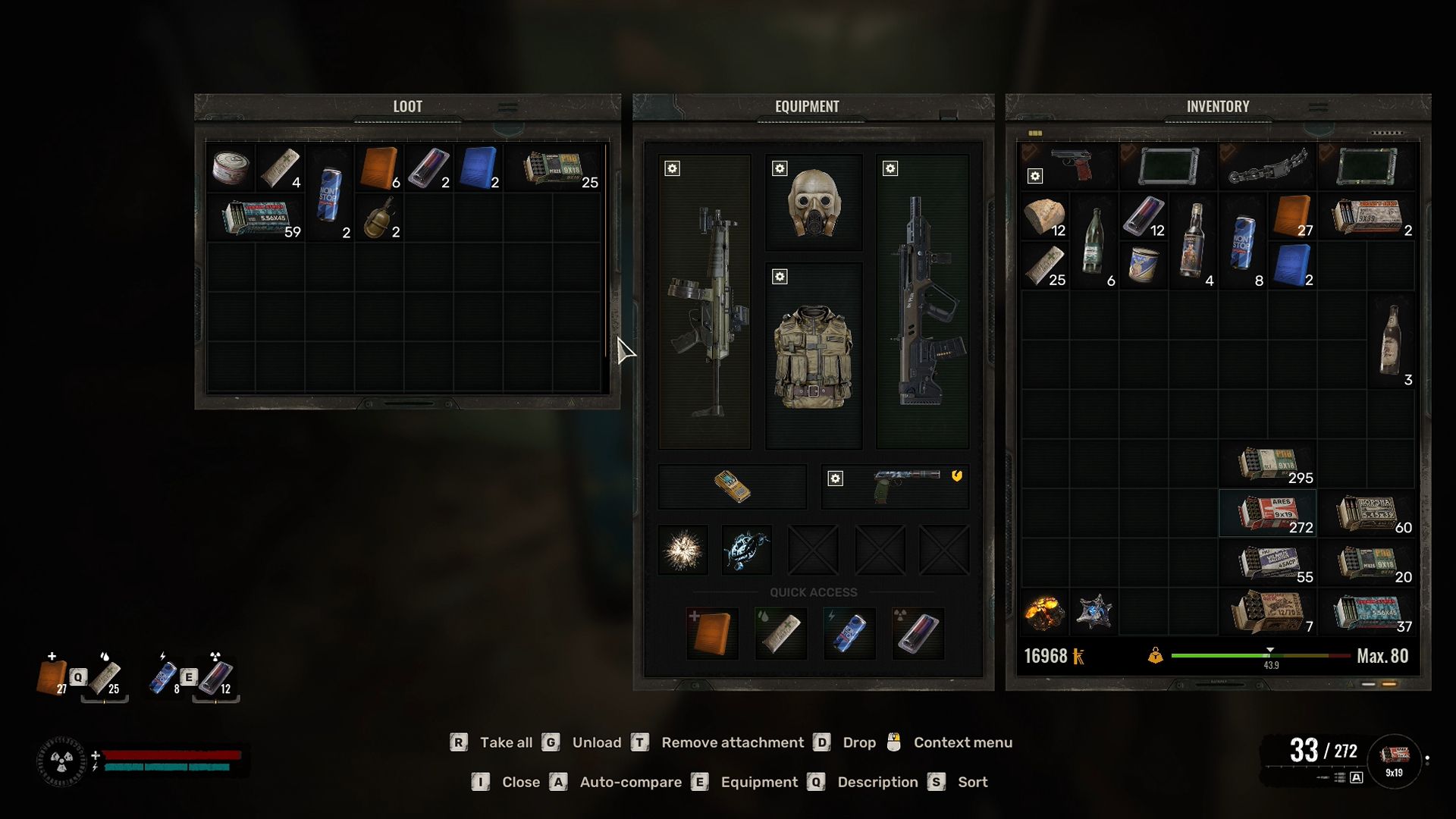The height and width of the screenshot is (819, 1456).
Task: Pick the grenade from the loot grid
Action: (x=378, y=218)
